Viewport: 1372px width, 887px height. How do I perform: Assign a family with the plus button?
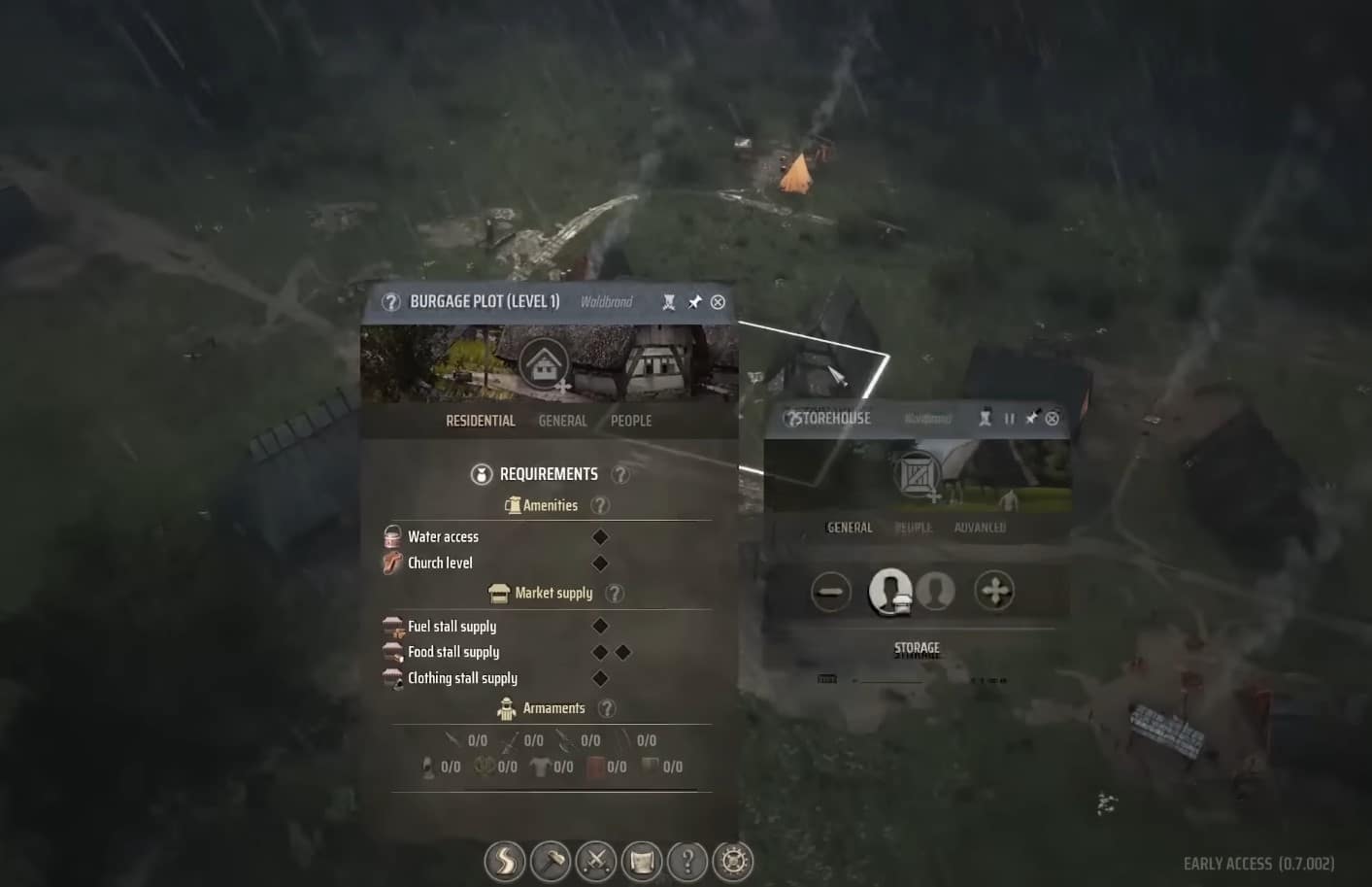993,591
